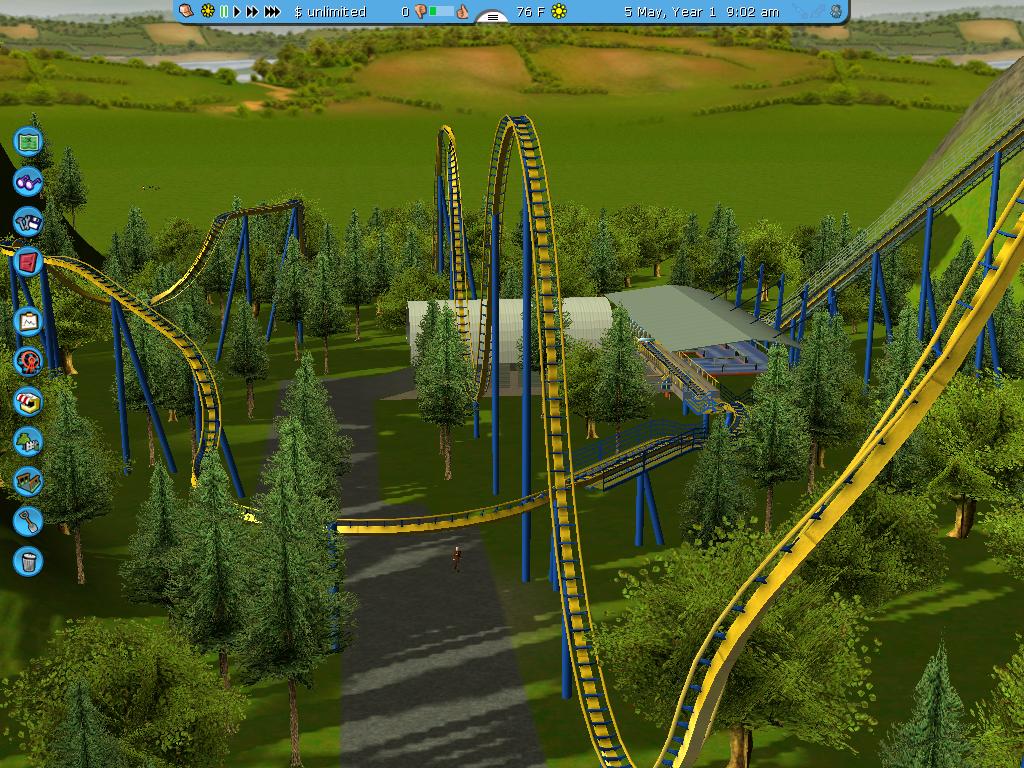This screenshot has width=1024, height=768.
Task: Click the red block icon in sidebar
Action: [x=28, y=262]
